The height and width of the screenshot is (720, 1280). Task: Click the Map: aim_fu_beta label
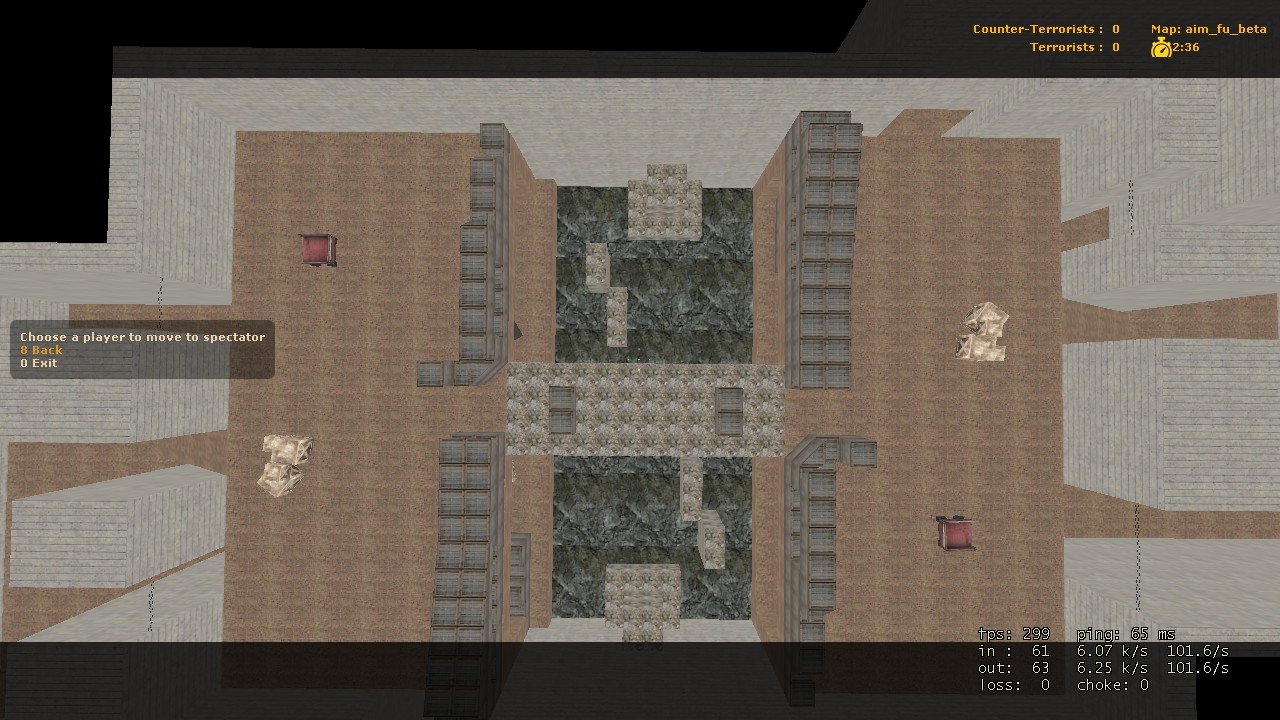coord(1207,29)
